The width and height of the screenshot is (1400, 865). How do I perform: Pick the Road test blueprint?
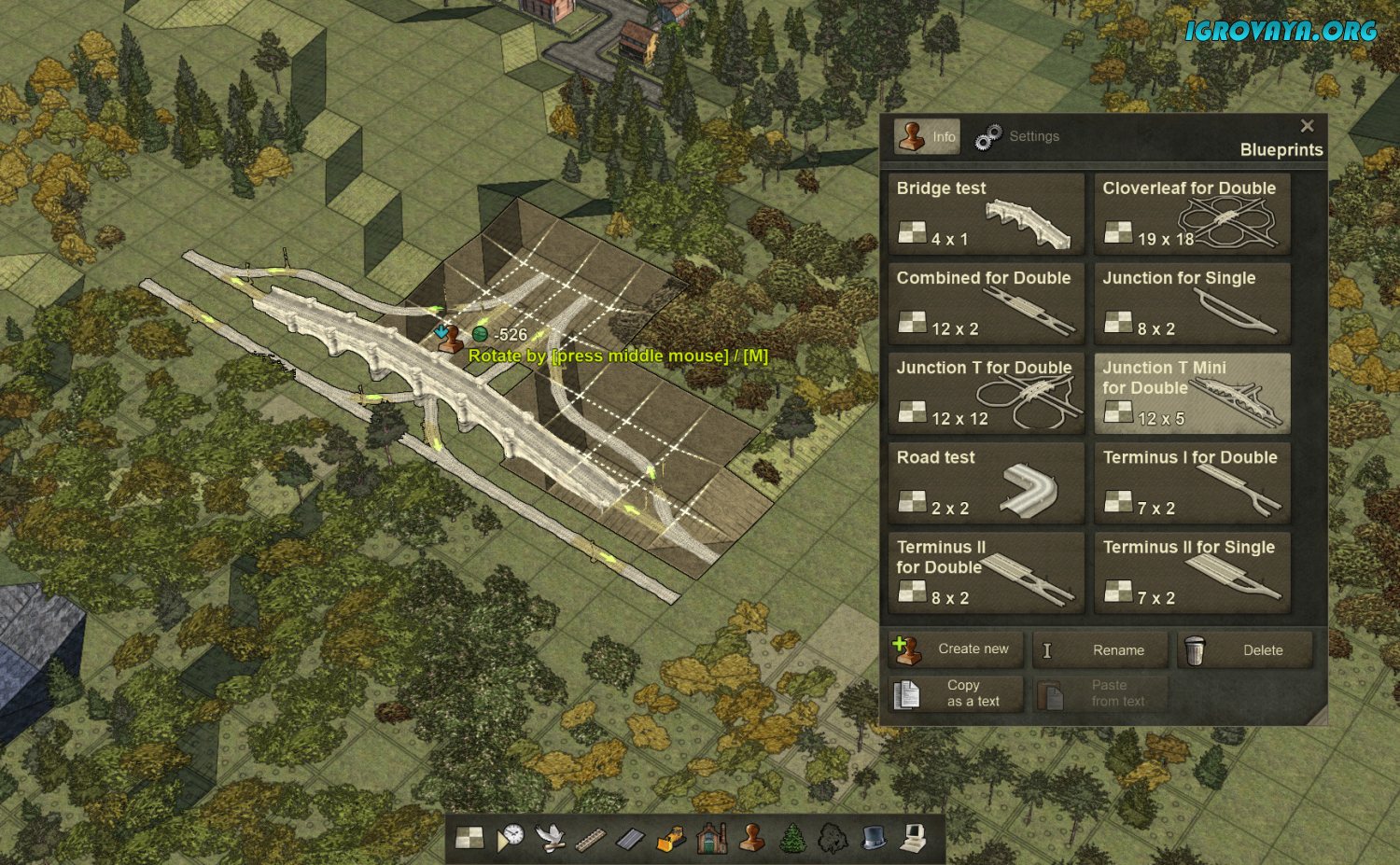coord(986,482)
